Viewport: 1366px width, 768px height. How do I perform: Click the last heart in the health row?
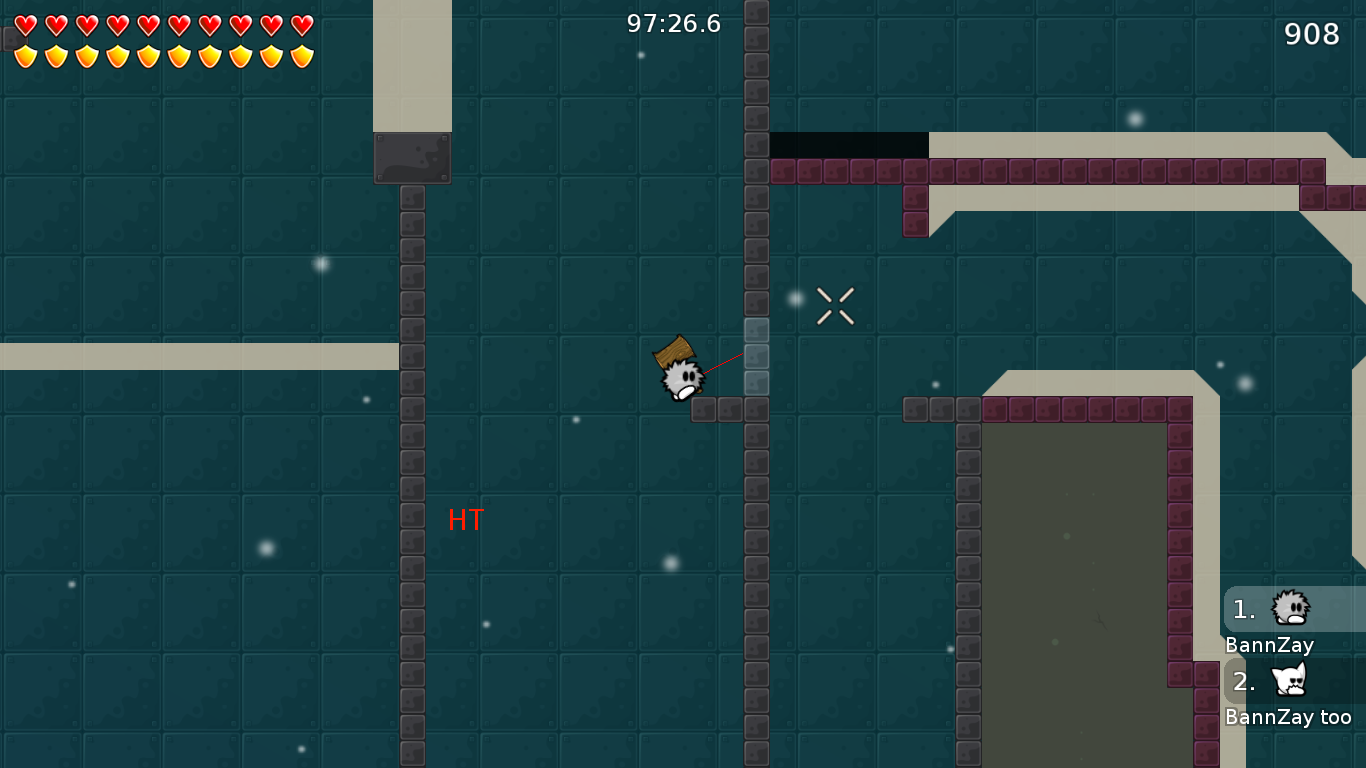coord(302,24)
